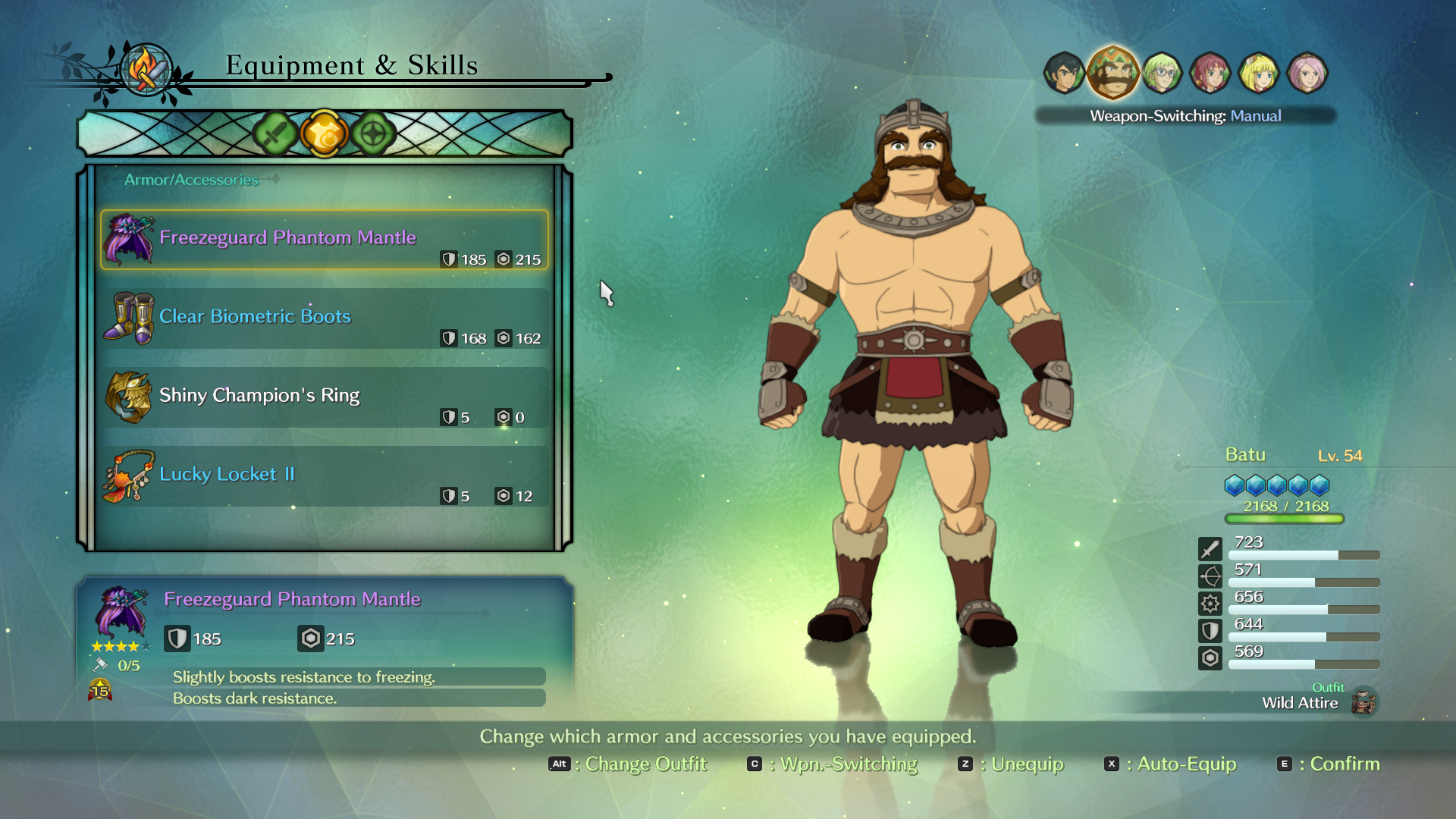This screenshot has height=819, width=1456.
Task: Switch to the red-haired girl portrait
Action: point(1210,73)
